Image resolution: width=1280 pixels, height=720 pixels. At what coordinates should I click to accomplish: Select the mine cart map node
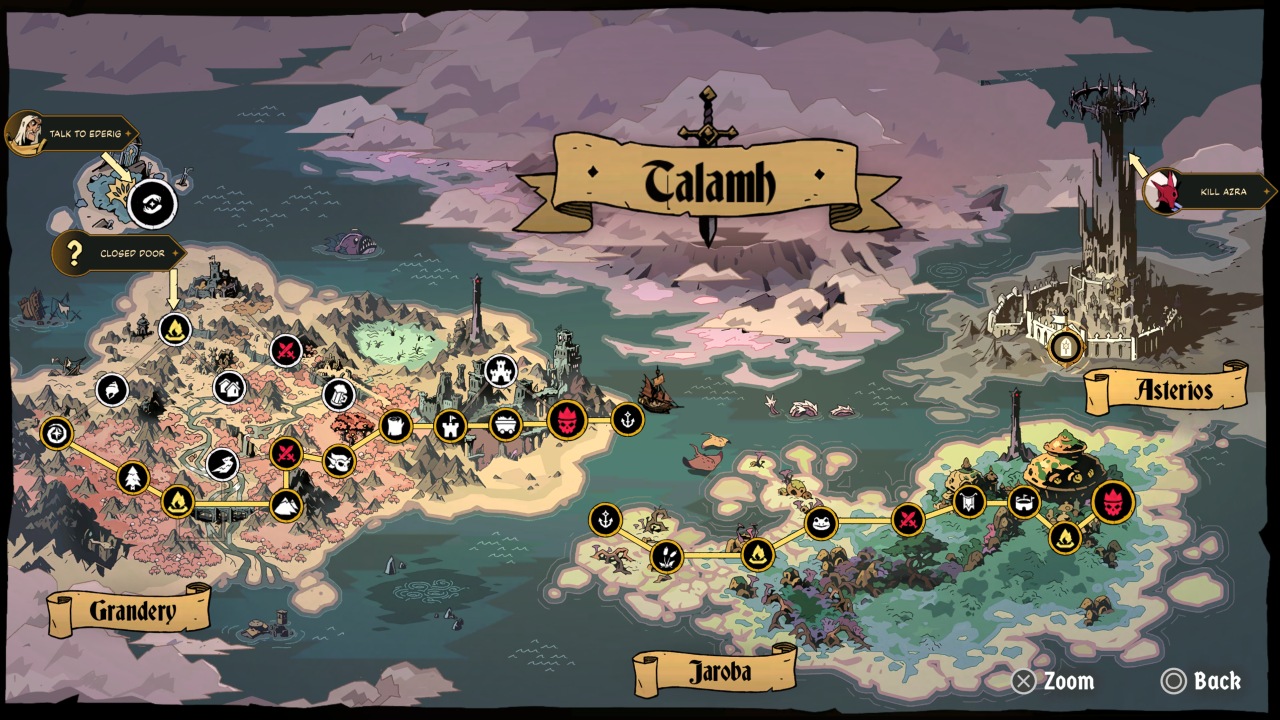pyautogui.click(x=505, y=425)
